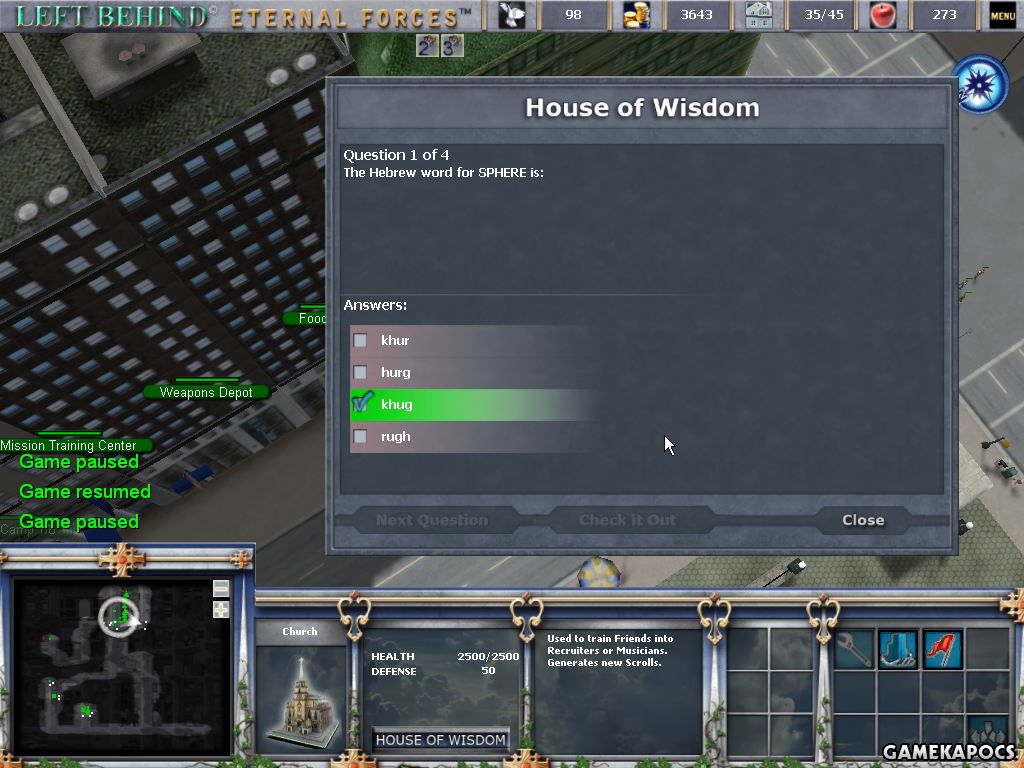1024x768 pixels.
Task: Select the blue building command icon
Action: click(x=897, y=649)
